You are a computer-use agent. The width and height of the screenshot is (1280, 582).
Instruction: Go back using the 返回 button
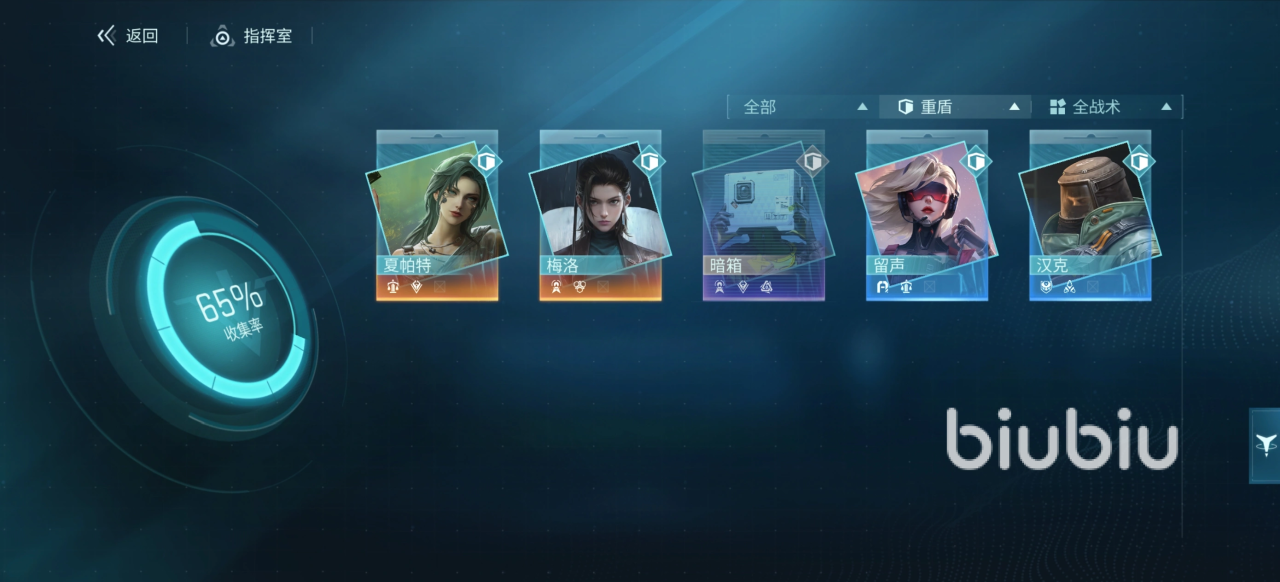click(128, 37)
